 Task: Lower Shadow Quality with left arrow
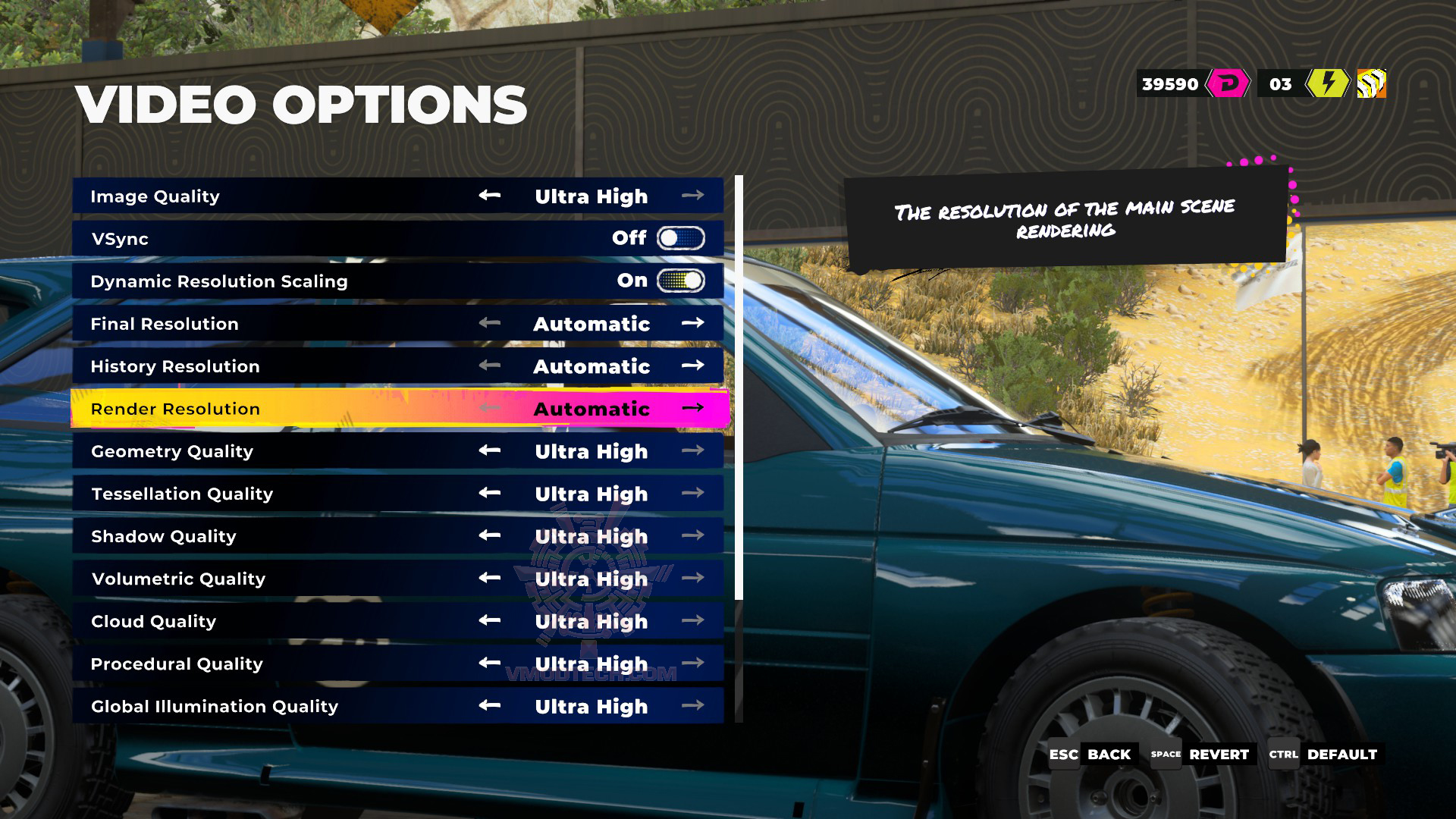489,535
